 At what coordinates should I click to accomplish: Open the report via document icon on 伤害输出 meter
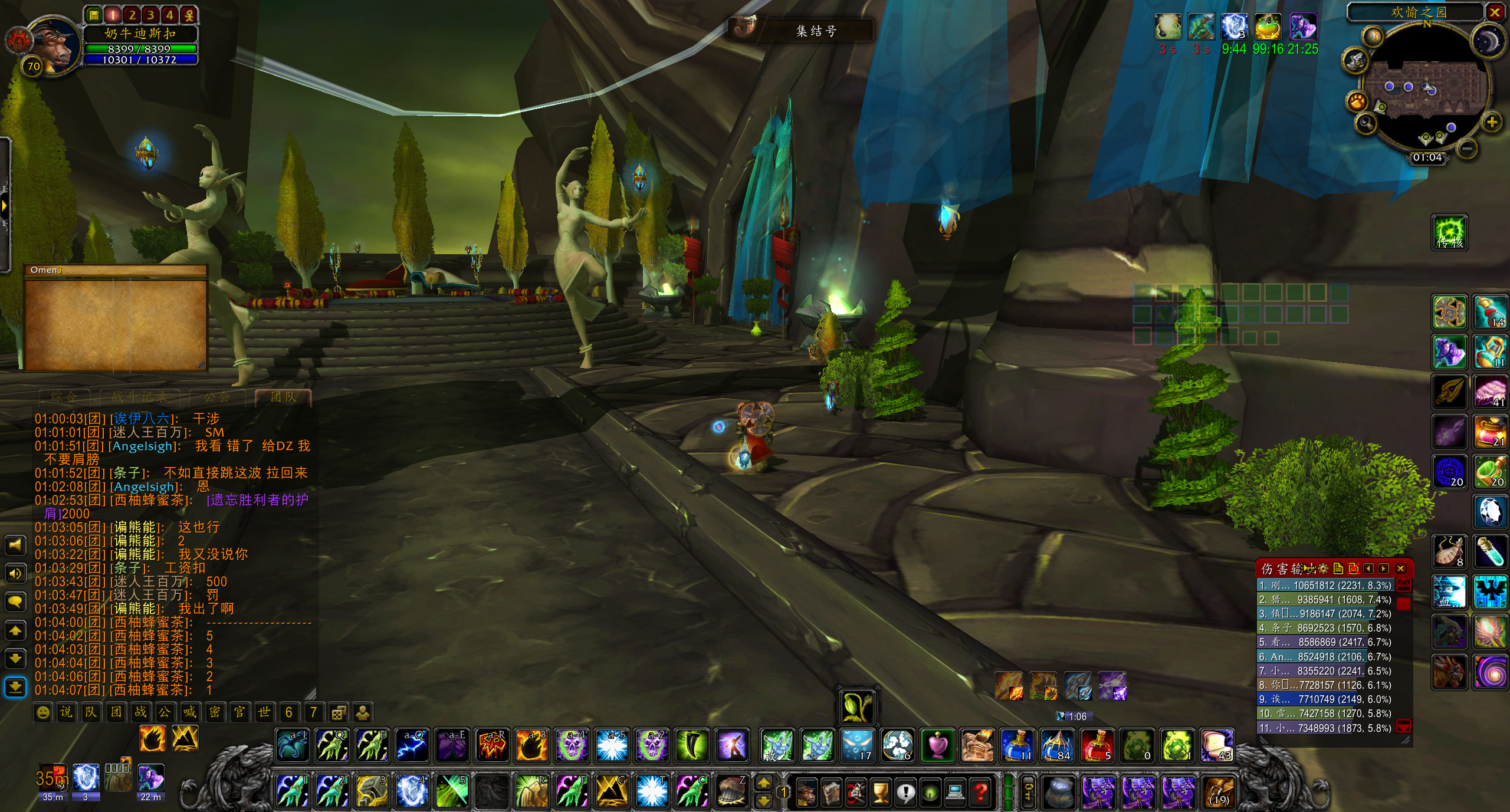pos(1338,568)
